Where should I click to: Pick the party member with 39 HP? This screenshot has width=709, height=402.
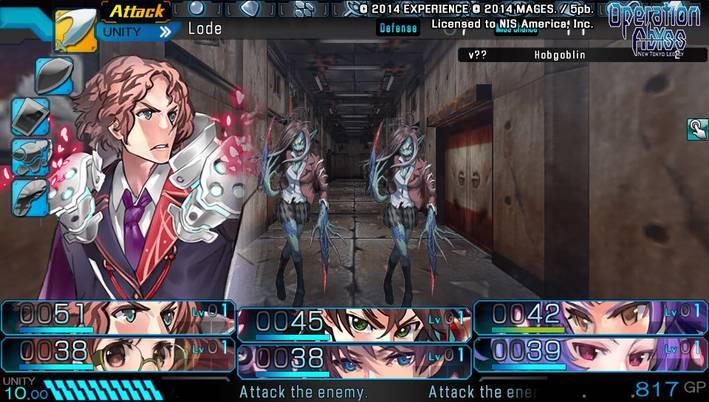(590, 352)
